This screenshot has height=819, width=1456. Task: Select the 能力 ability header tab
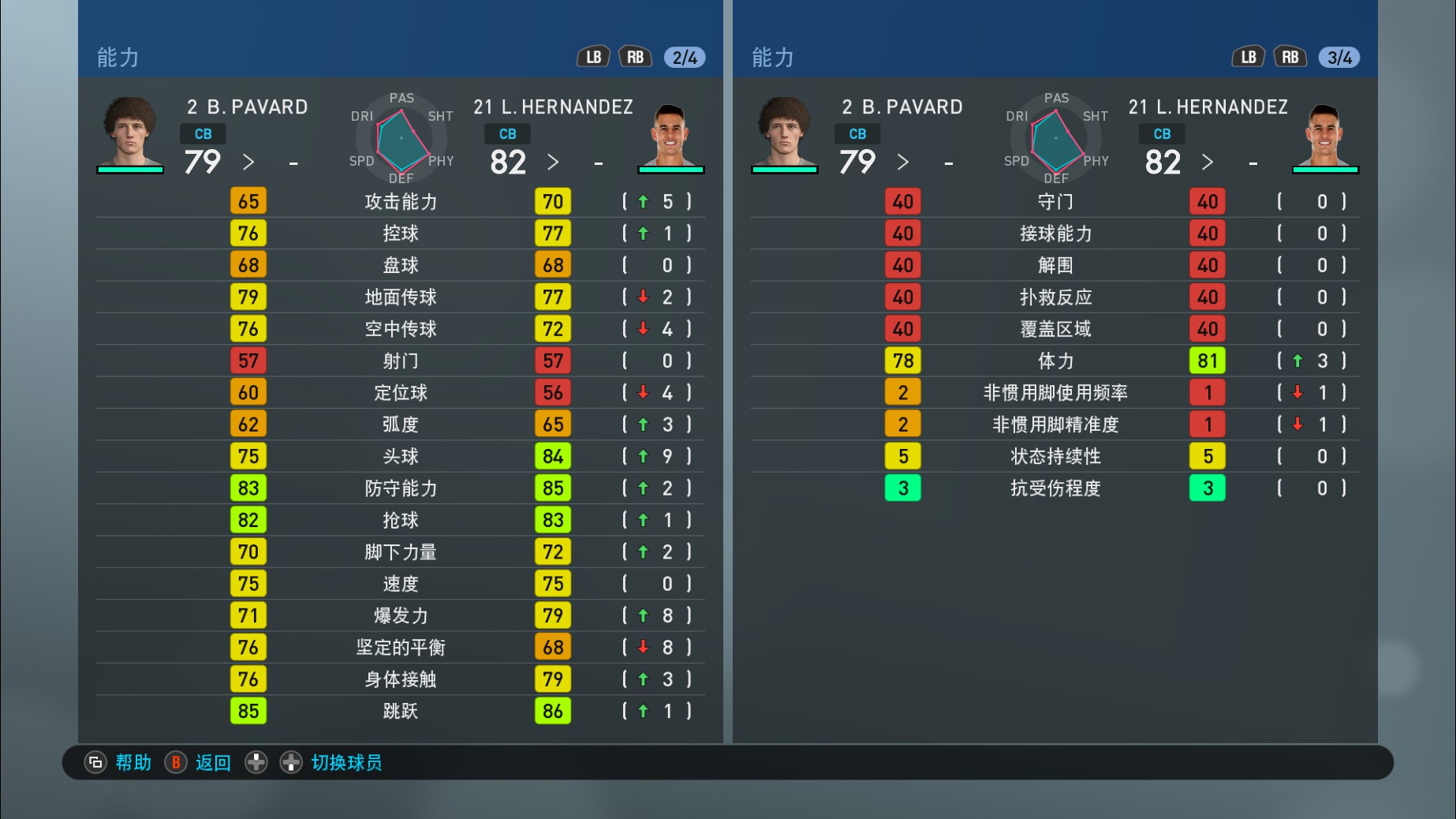tap(118, 56)
